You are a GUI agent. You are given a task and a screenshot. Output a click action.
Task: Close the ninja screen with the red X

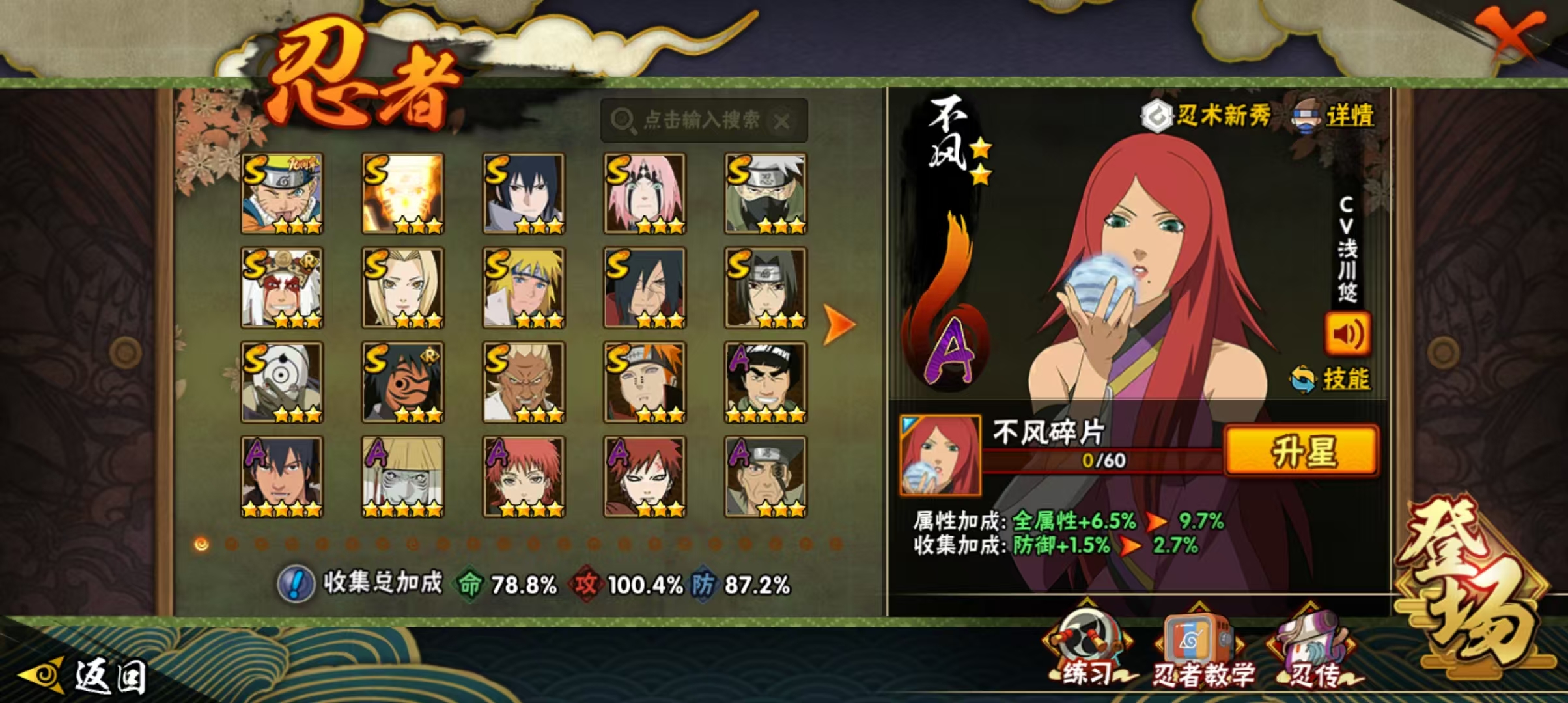[x=1511, y=33]
